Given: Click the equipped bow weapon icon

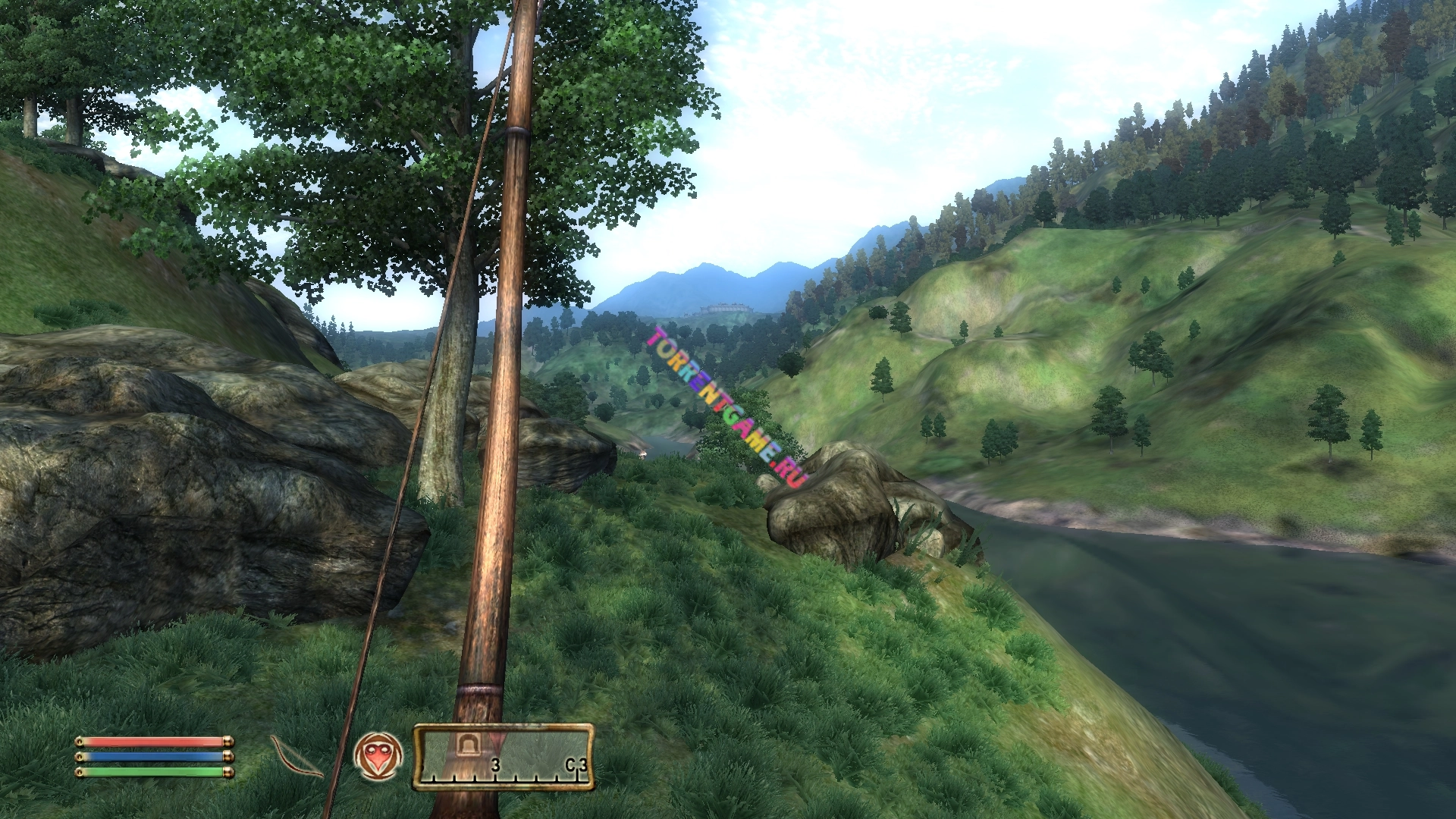Looking at the screenshot, I should (x=296, y=757).
